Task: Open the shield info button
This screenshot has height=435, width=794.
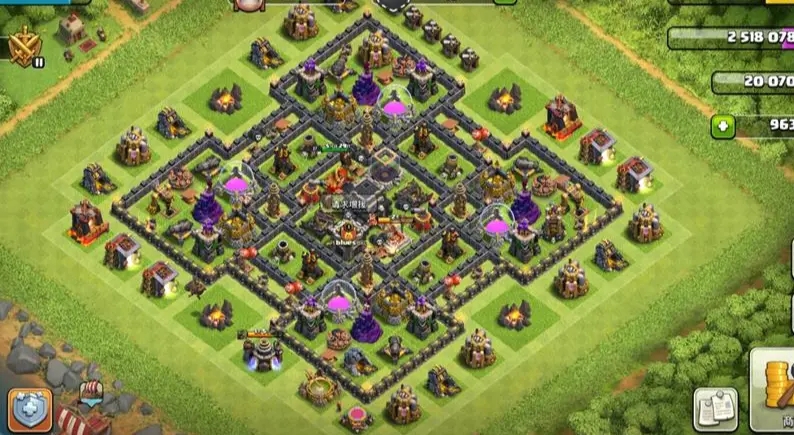Action: coord(30,410)
